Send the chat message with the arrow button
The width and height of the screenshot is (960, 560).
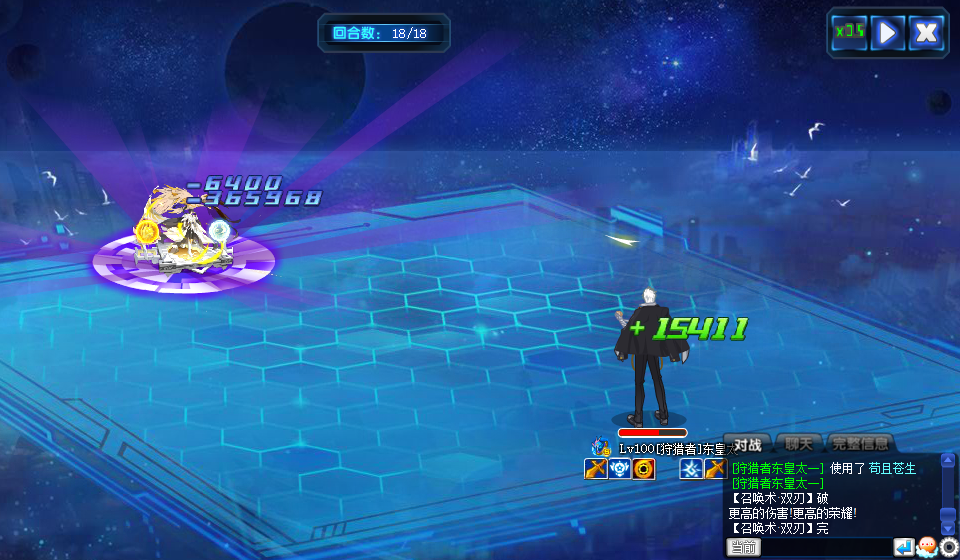click(x=903, y=547)
